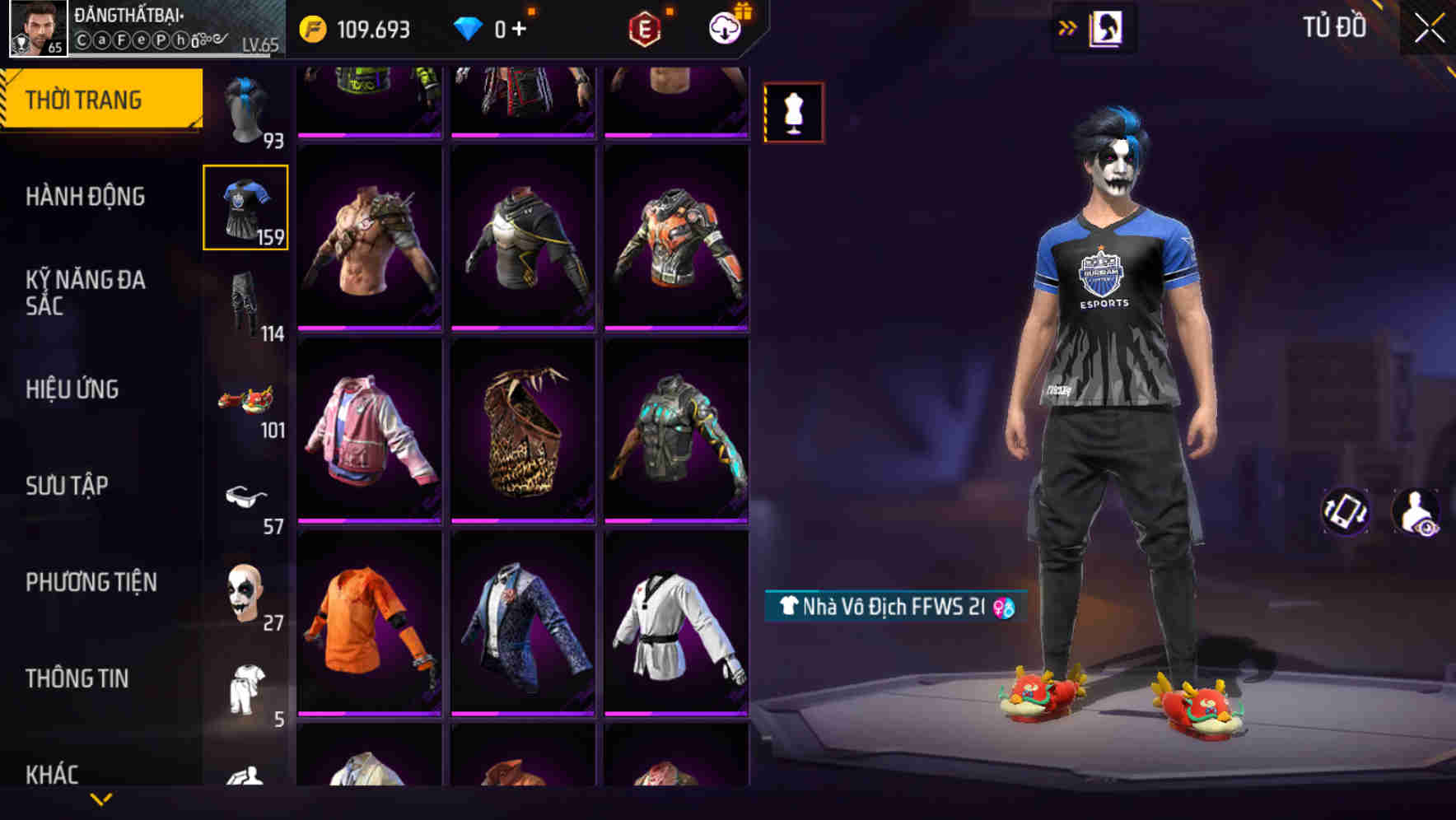This screenshot has width=1456, height=820.
Task: Click the dragon accessory category icon
Action: tap(245, 399)
